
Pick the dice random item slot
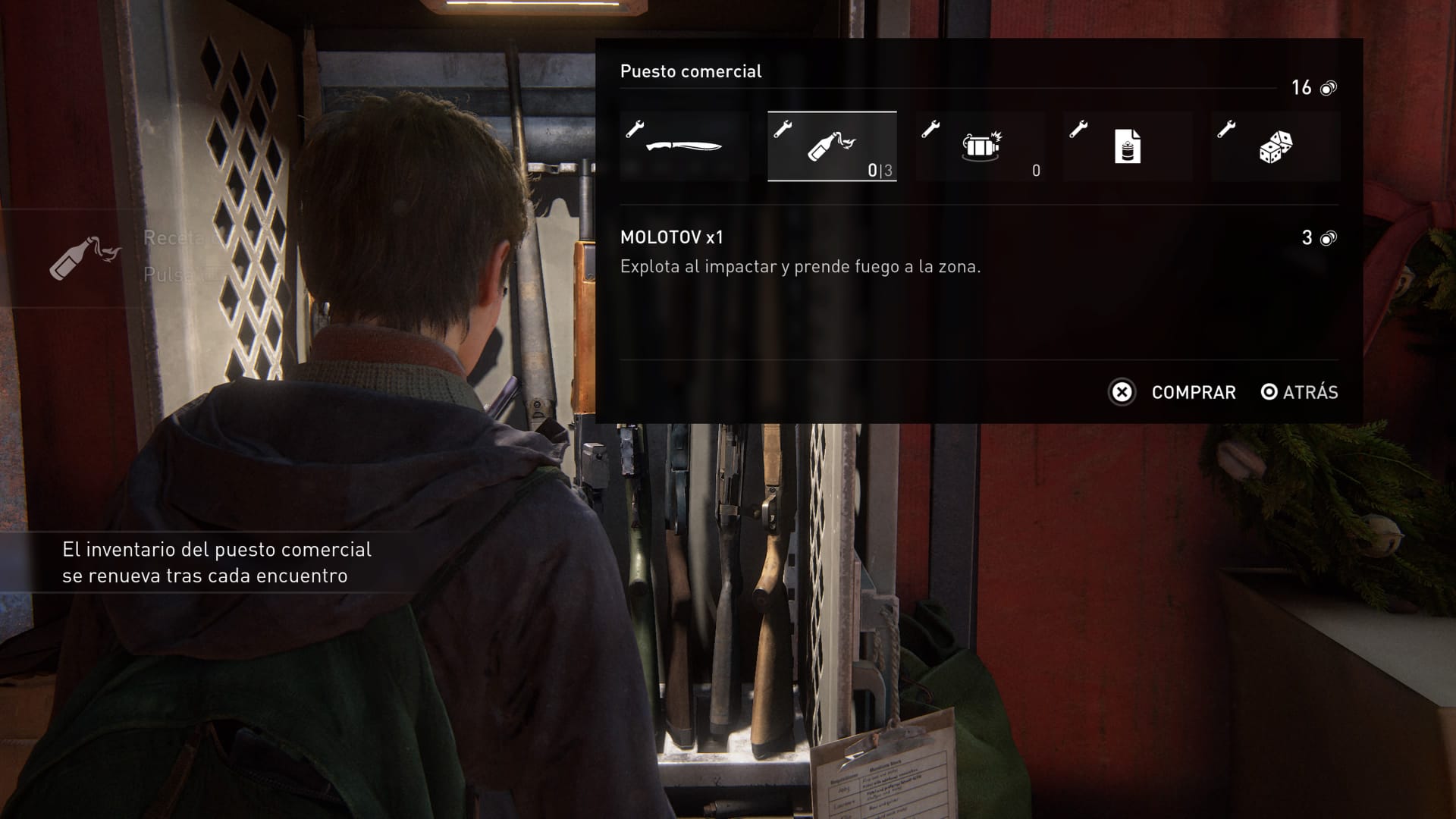click(x=1276, y=146)
